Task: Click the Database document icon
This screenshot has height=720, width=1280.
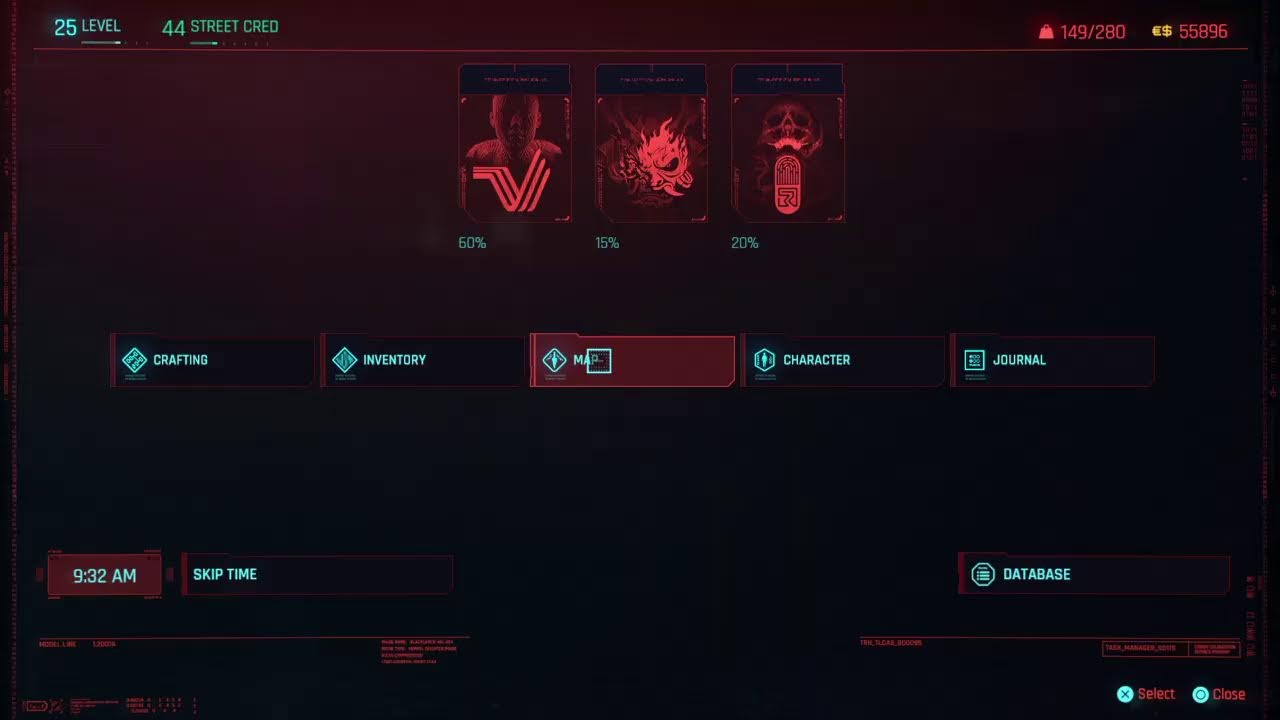Action: [981, 574]
